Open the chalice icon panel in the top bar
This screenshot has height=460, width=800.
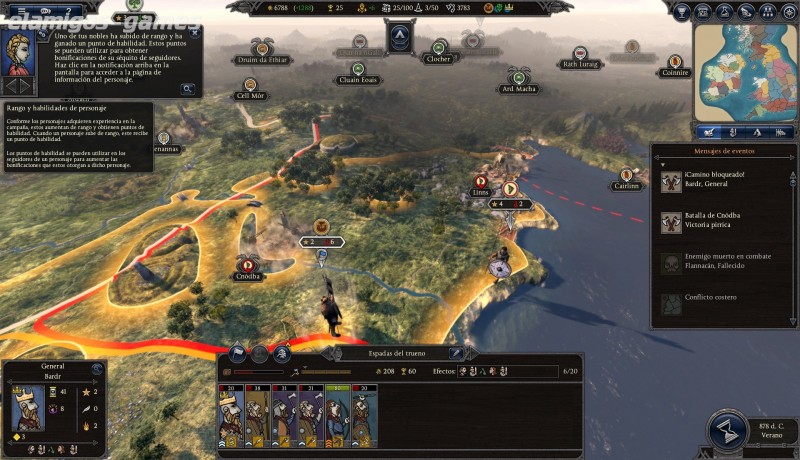pos(683,12)
